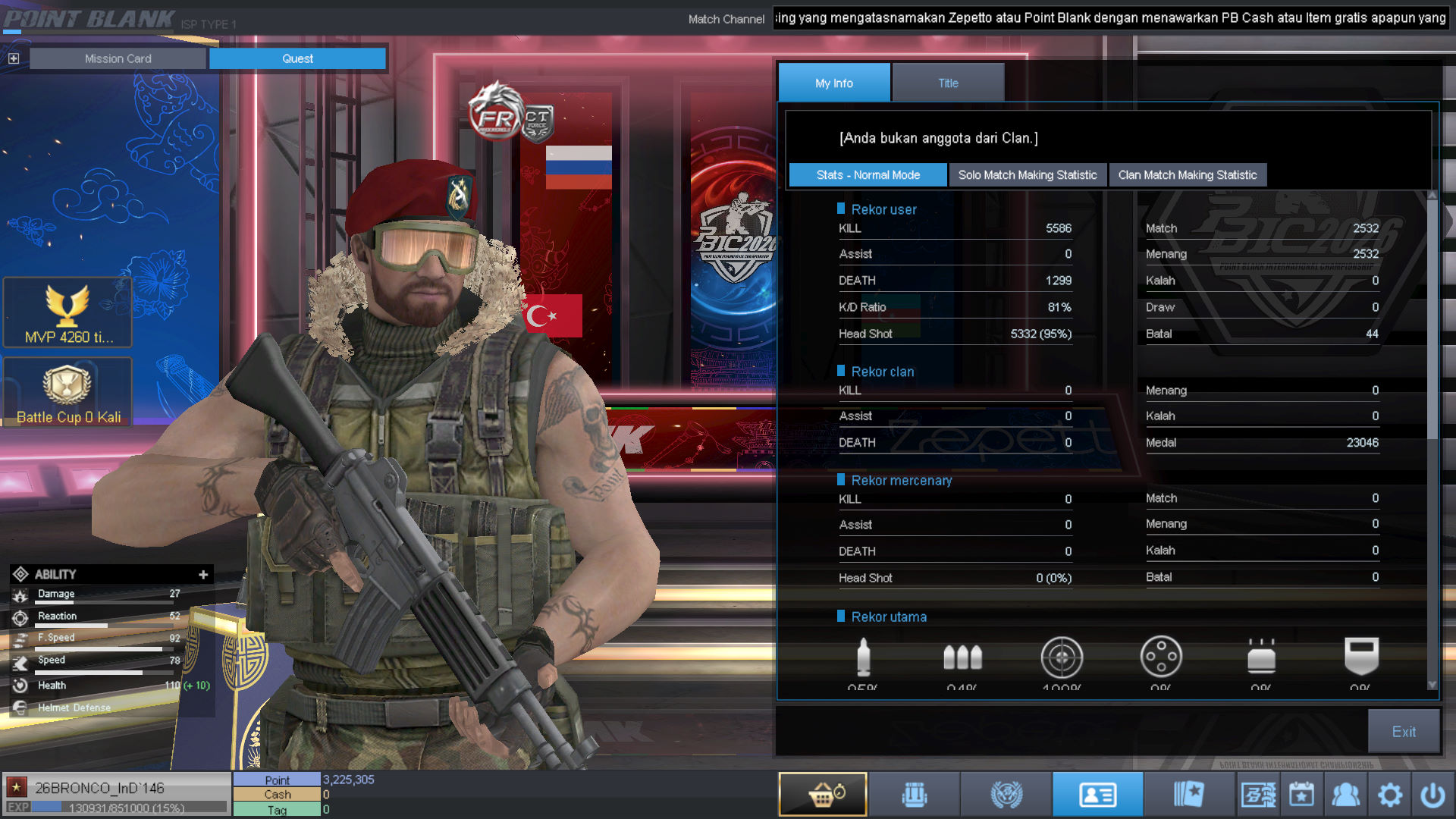
Task: Click the power quit icon
Action: click(x=1432, y=795)
